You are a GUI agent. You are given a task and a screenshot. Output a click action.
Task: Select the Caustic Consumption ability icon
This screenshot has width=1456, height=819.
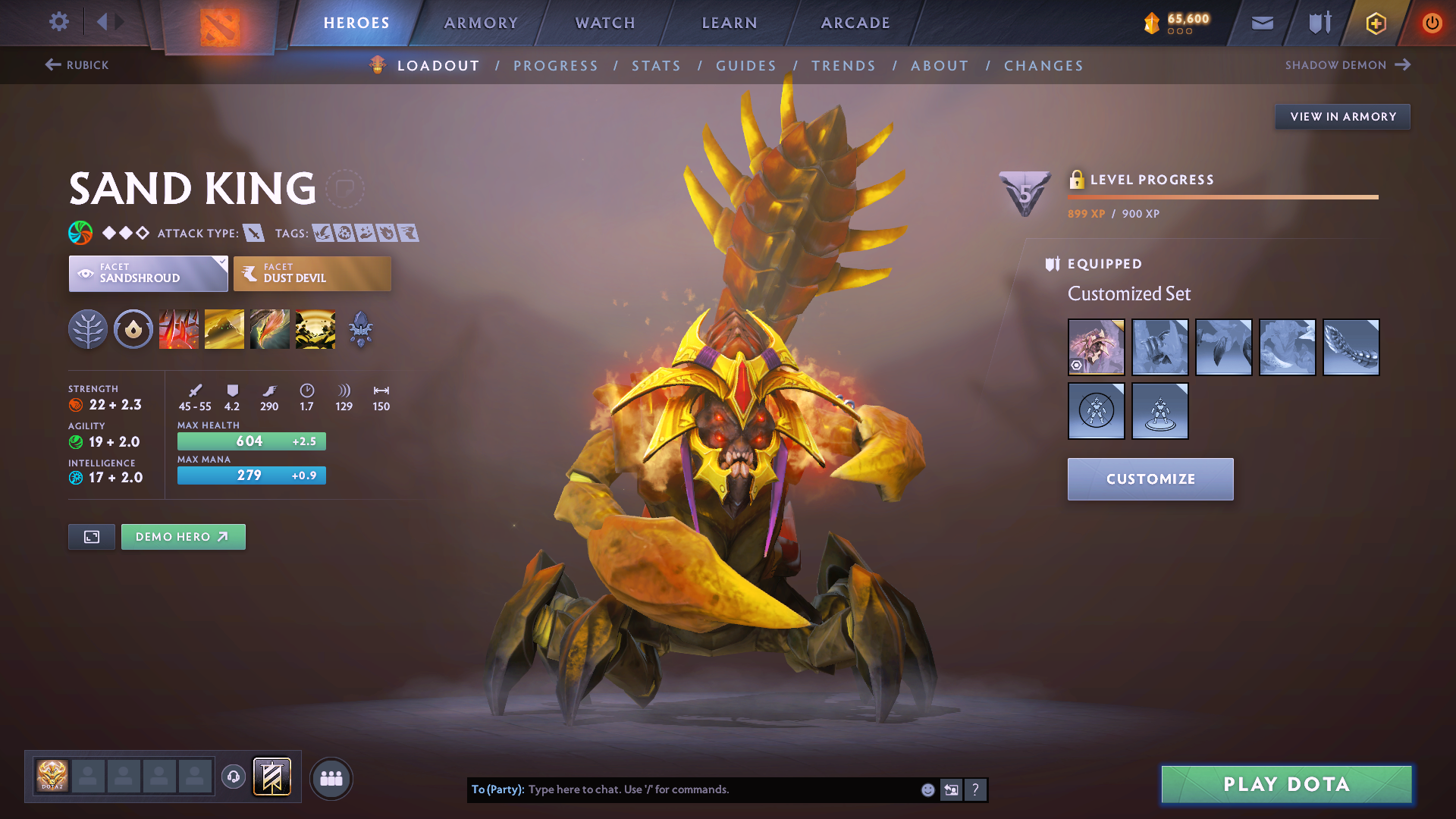point(269,329)
